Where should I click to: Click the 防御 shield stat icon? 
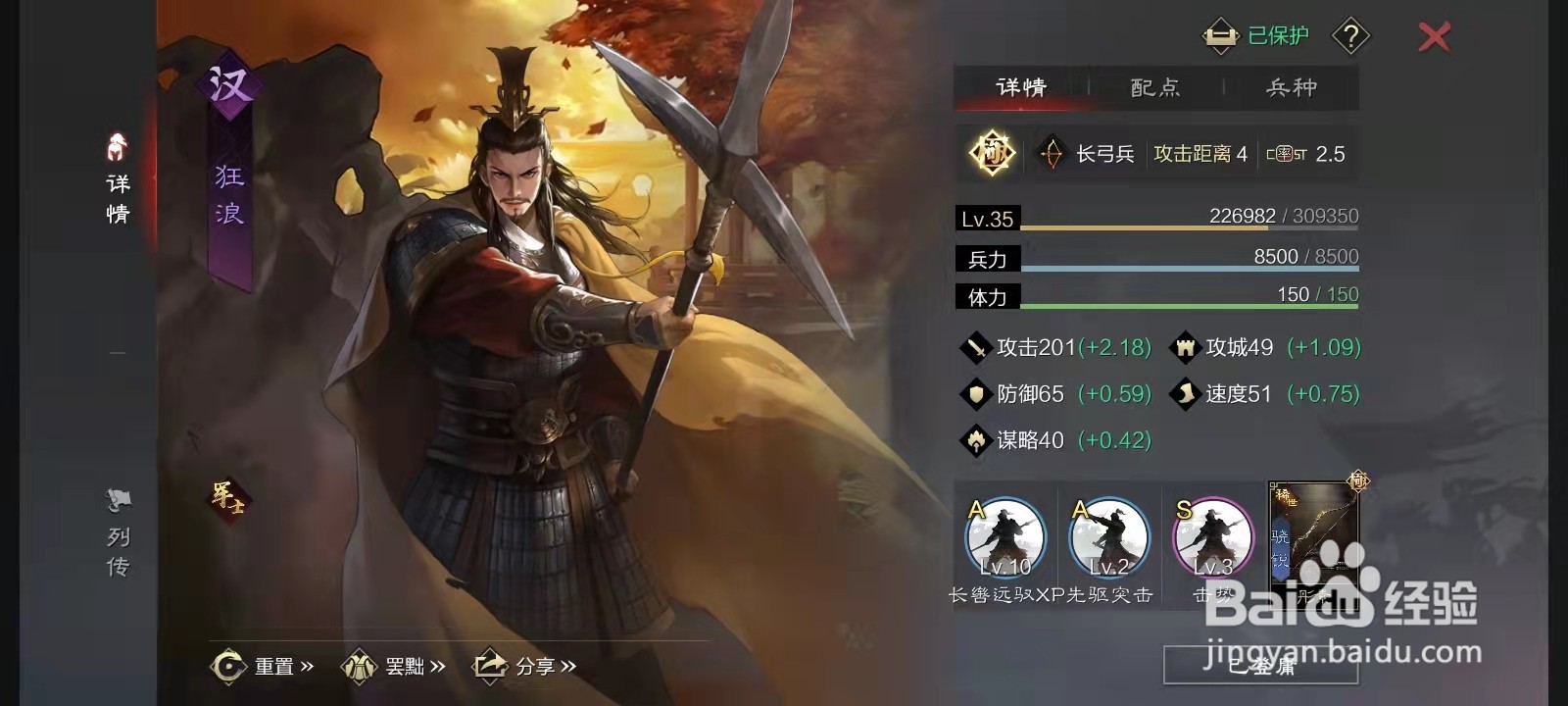[973, 394]
